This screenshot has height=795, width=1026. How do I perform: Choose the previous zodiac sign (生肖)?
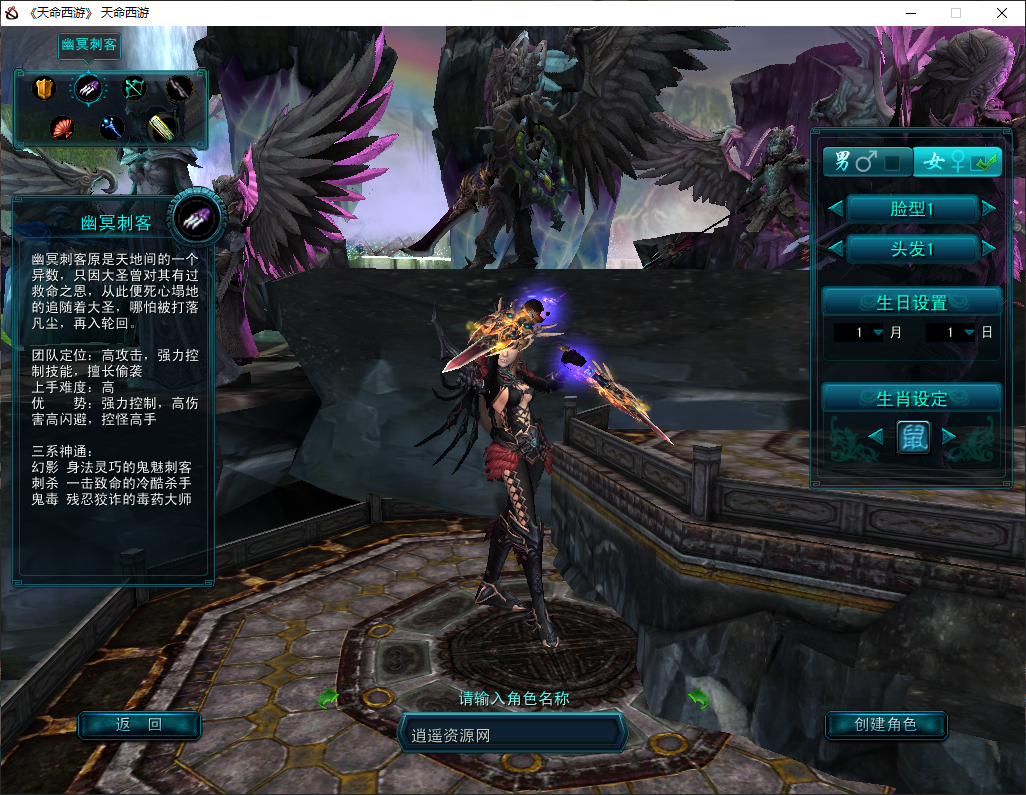coord(875,436)
